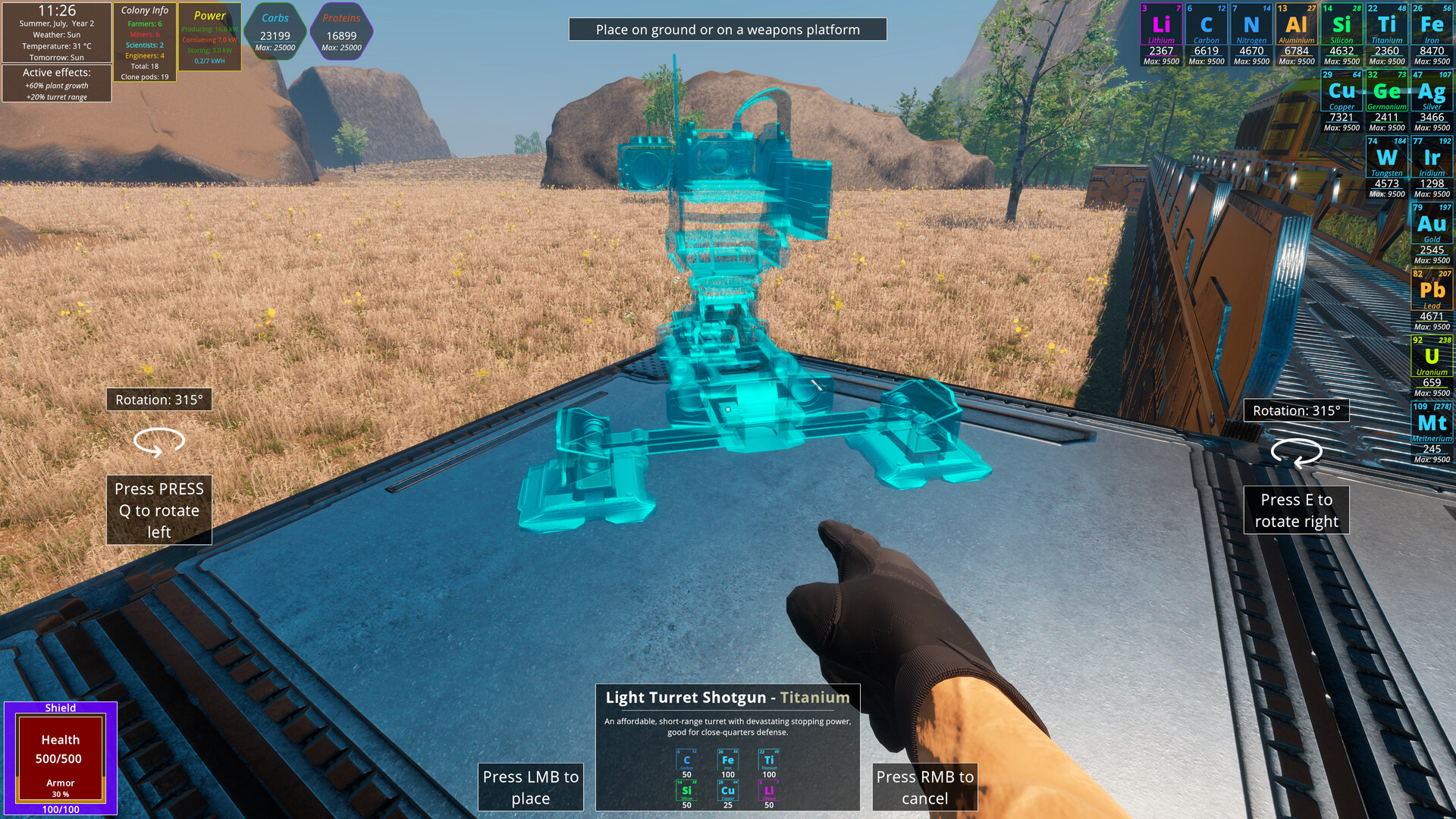Click the Health bar
Screen dimensions: 1456x819
(x=62, y=751)
